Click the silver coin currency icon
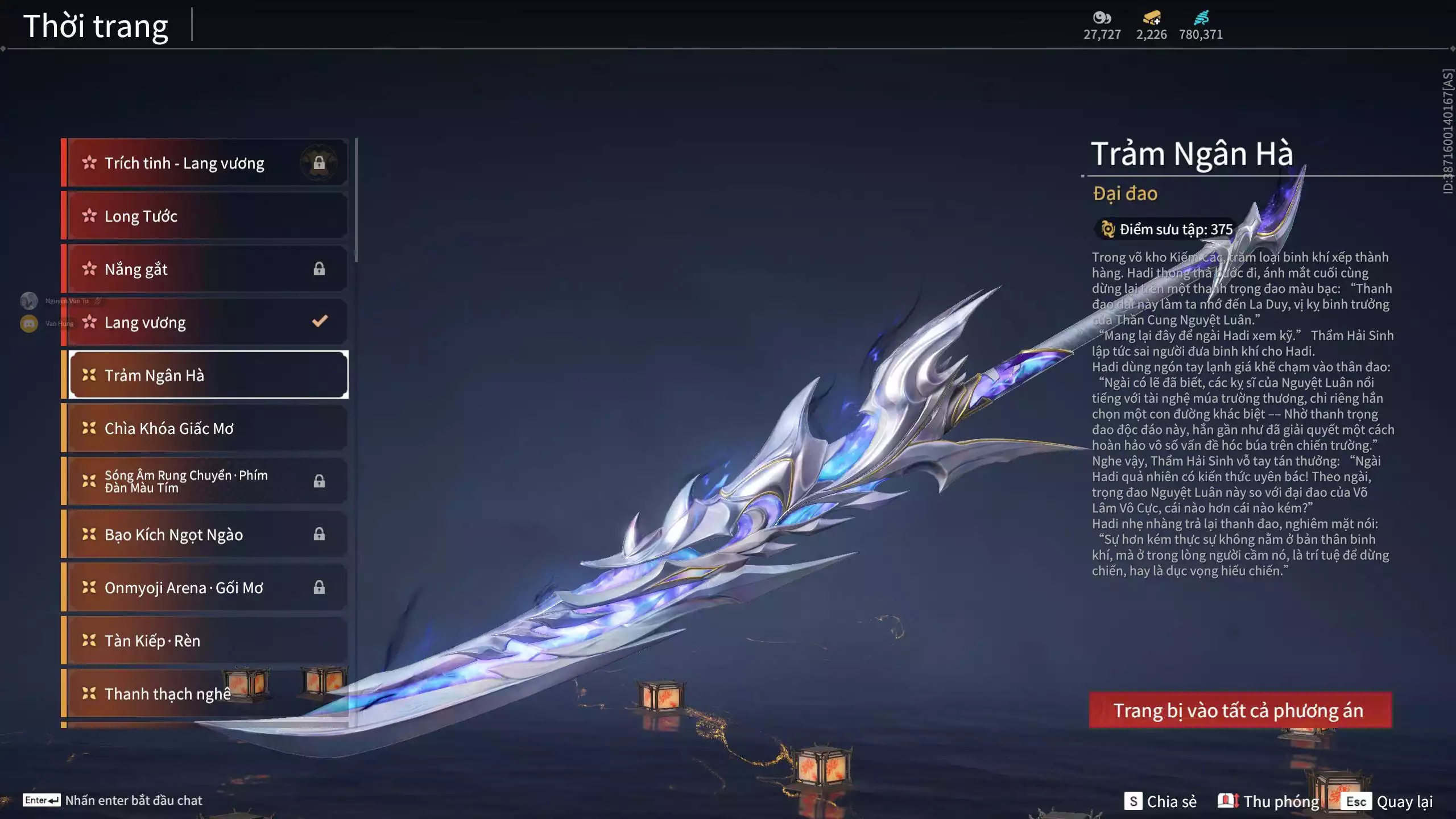Screen dimensions: 1456x819 tap(1102, 18)
